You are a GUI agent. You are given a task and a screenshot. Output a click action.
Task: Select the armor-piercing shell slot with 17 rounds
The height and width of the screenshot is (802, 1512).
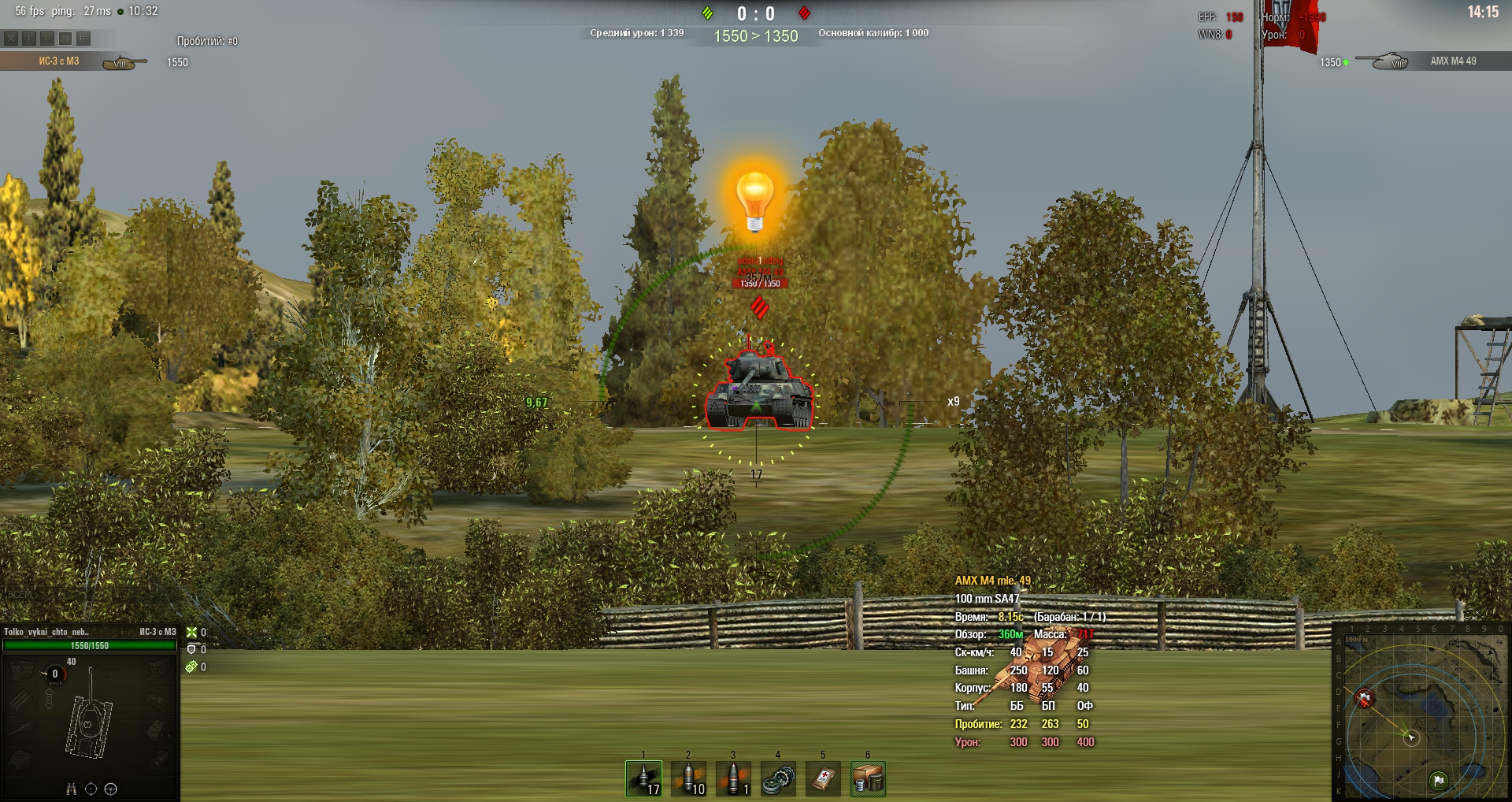click(x=643, y=778)
